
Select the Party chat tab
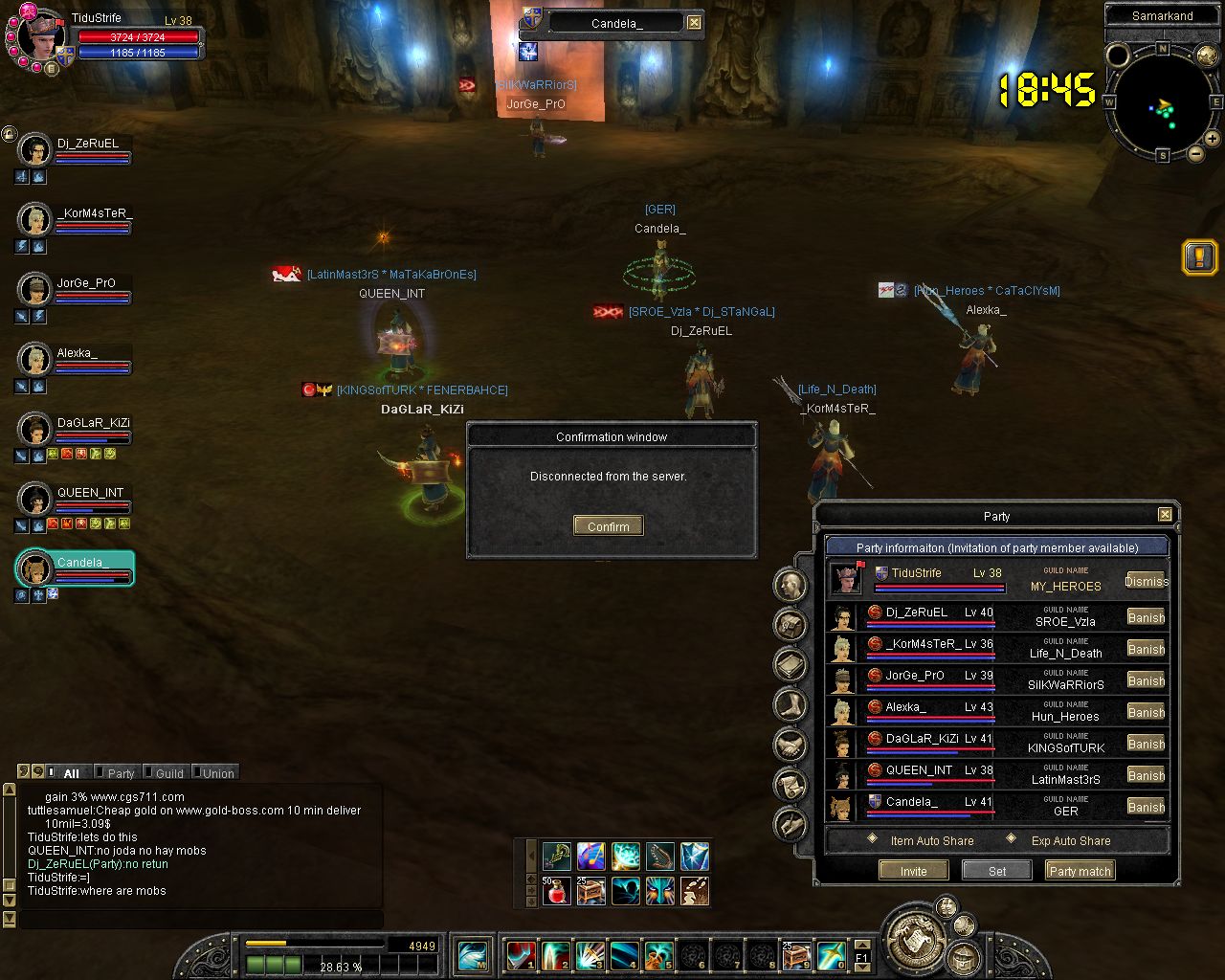[121, 773]
